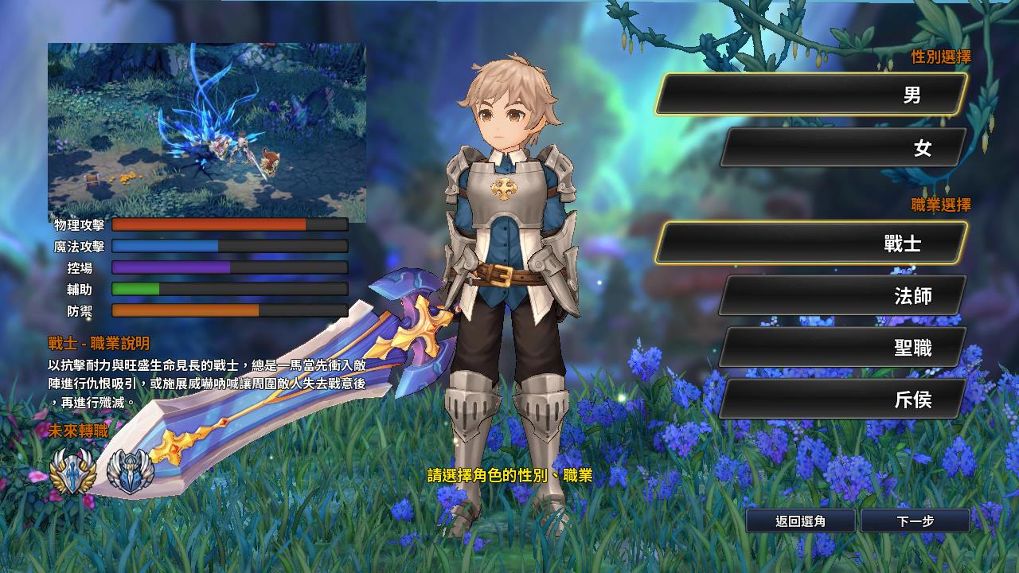This screenshot has height=573, width=1019.
Task: Choose the female gender option 女
Action: pos(842,148)
